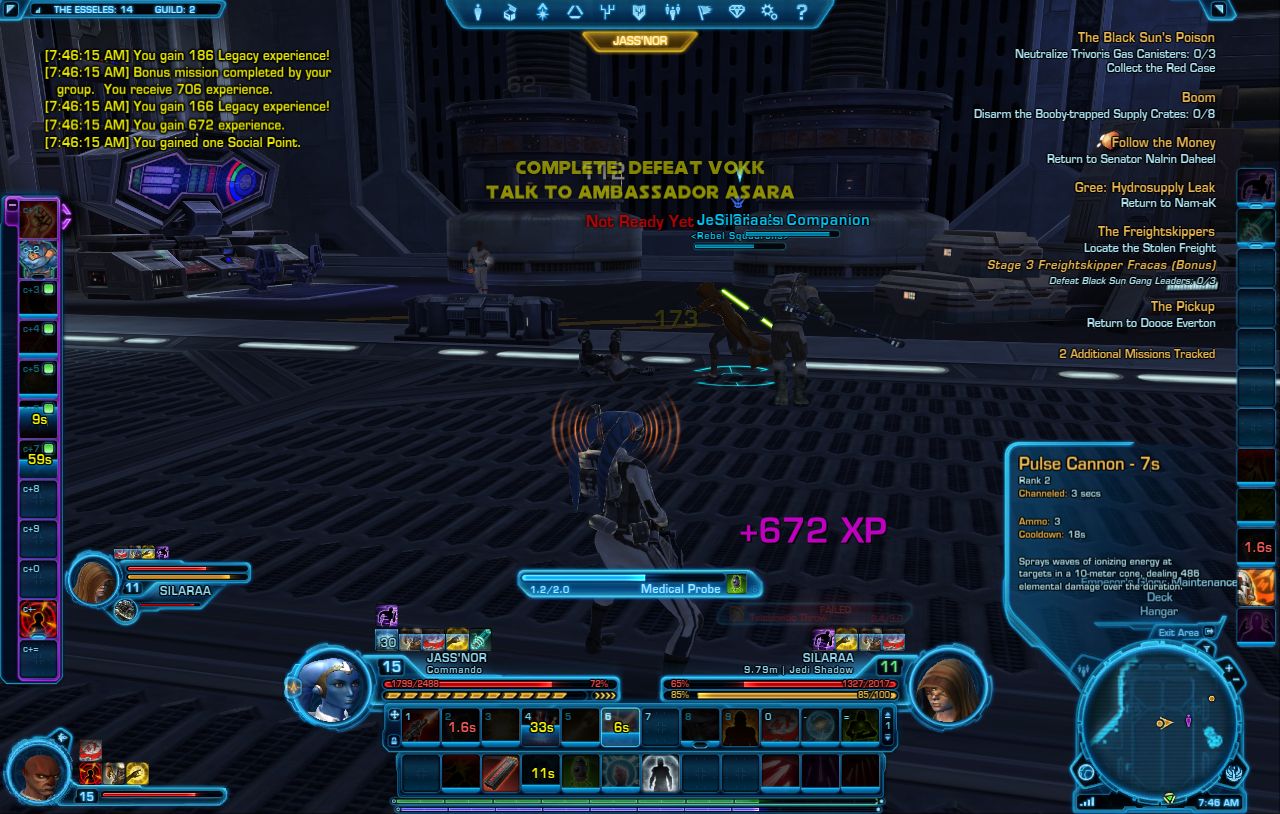Select The Black Sun's Poison mission tracker entry
Viewport: 1280px width, 814px height.
click(1145, 38)
